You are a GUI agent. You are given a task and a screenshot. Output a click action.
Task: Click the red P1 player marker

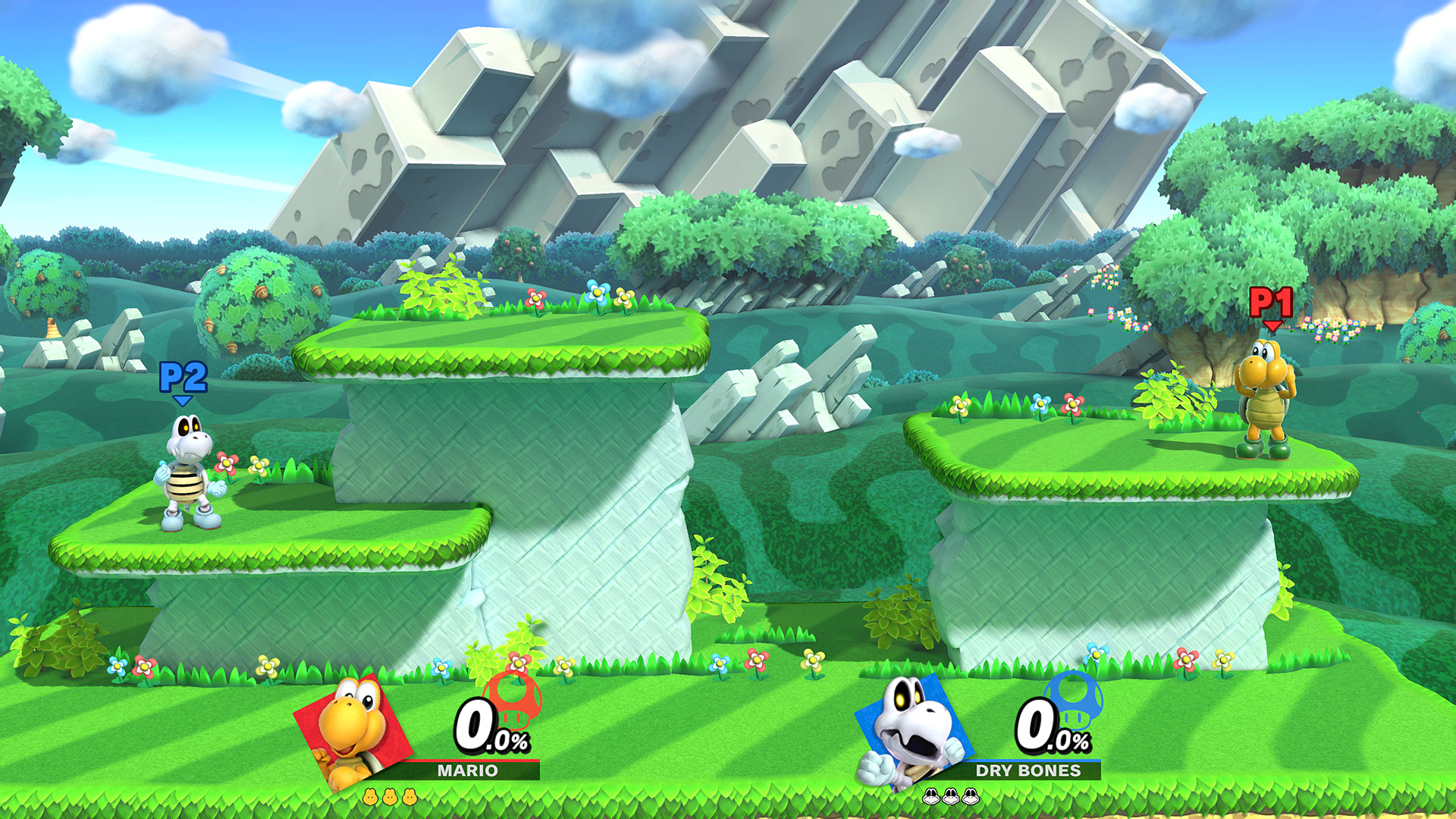click(x=1269, y=302)
